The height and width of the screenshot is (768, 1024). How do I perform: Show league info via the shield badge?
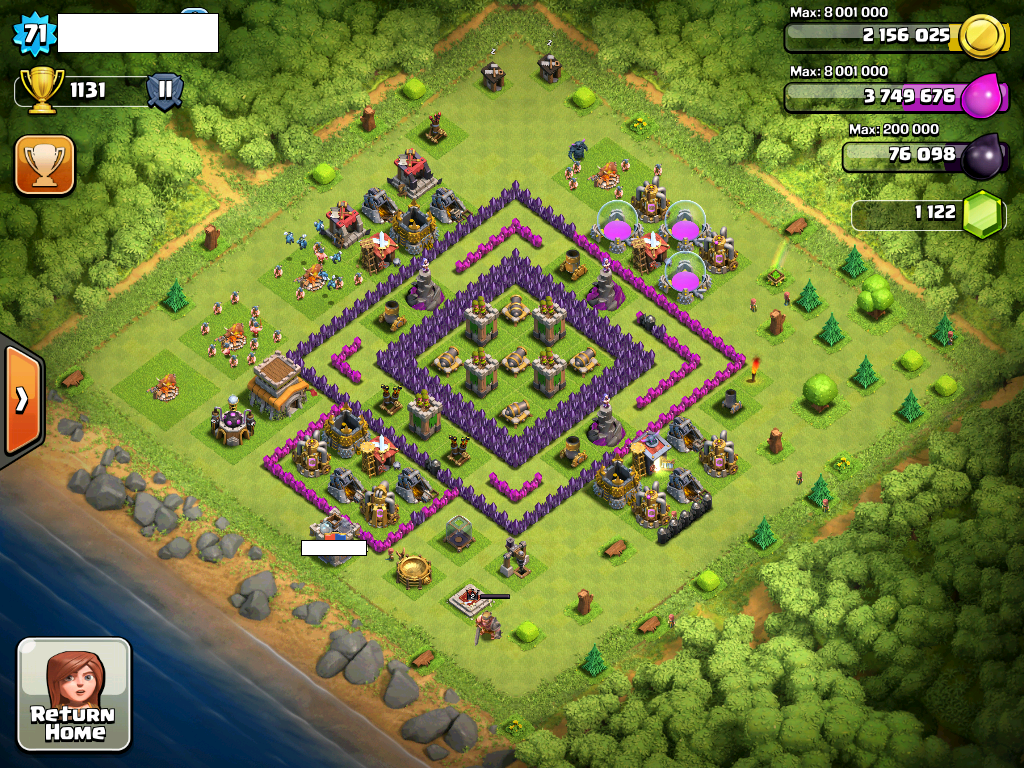point(165,91)
